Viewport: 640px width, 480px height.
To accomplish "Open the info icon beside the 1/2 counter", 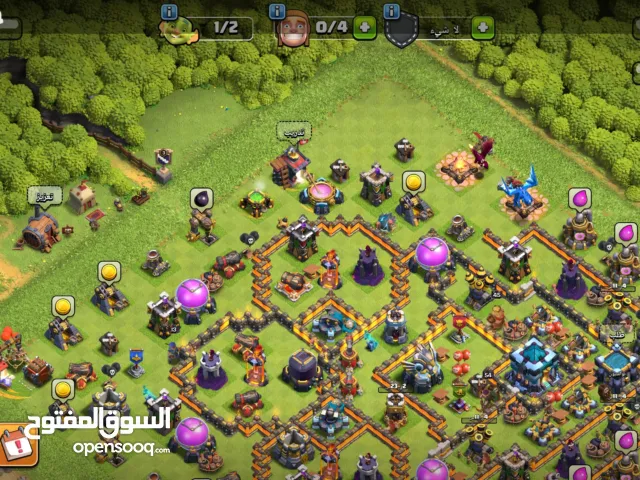I will [x=169, y=11].
